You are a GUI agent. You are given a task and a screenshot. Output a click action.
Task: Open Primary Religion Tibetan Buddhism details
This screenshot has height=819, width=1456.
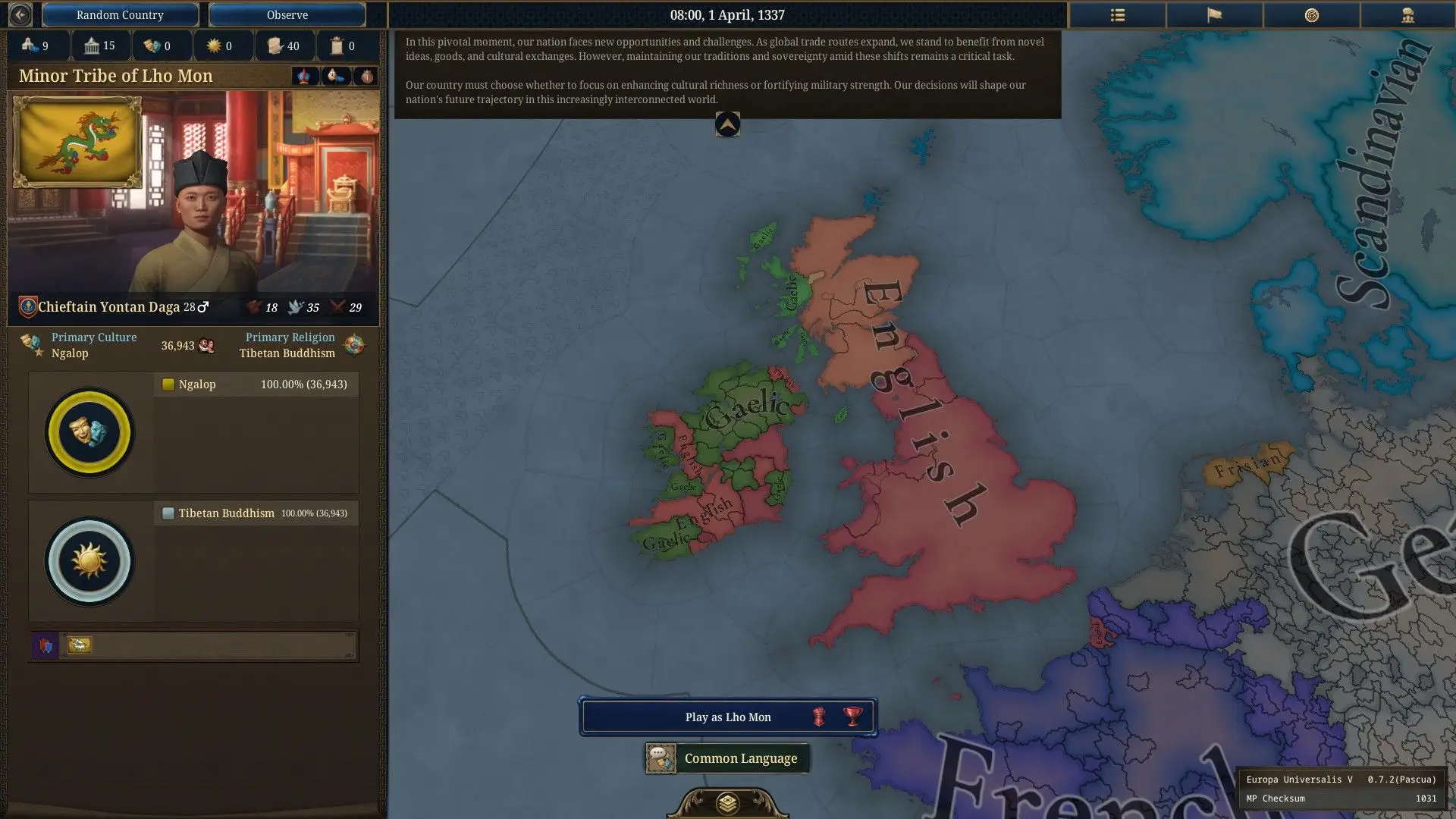point(287,345)
